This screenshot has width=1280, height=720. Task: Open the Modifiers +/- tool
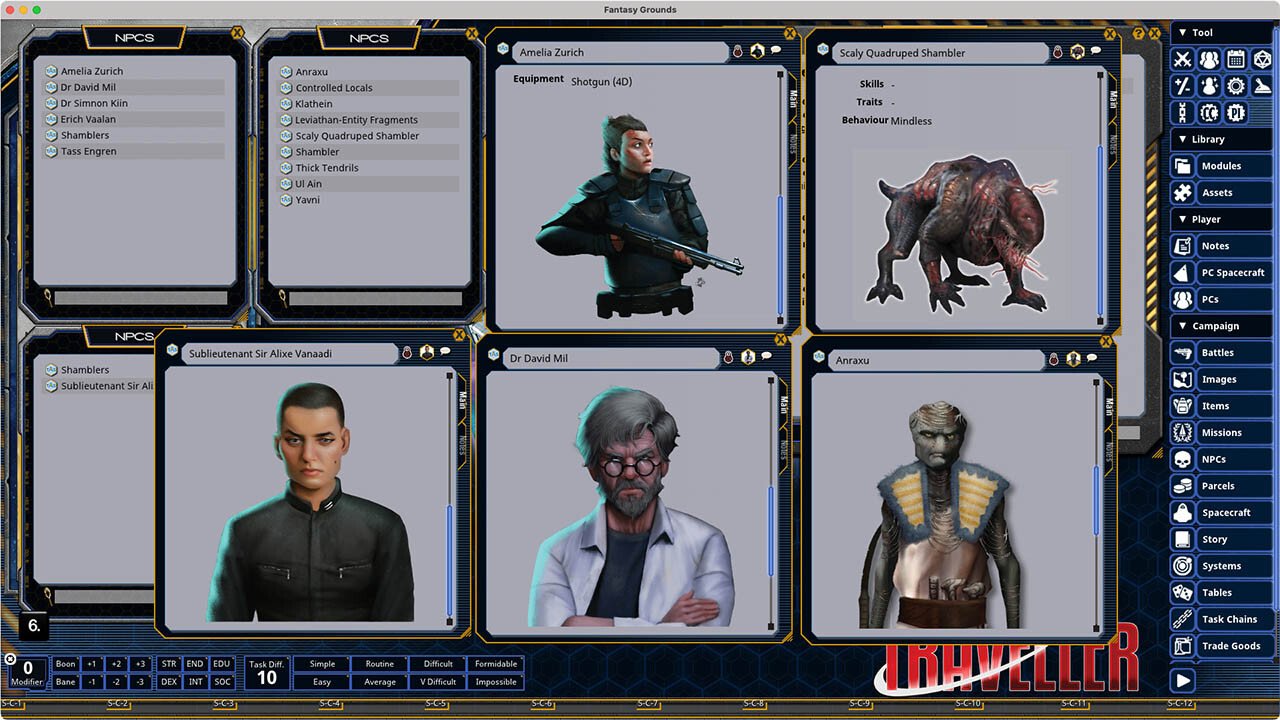(x=1182, y=86)
